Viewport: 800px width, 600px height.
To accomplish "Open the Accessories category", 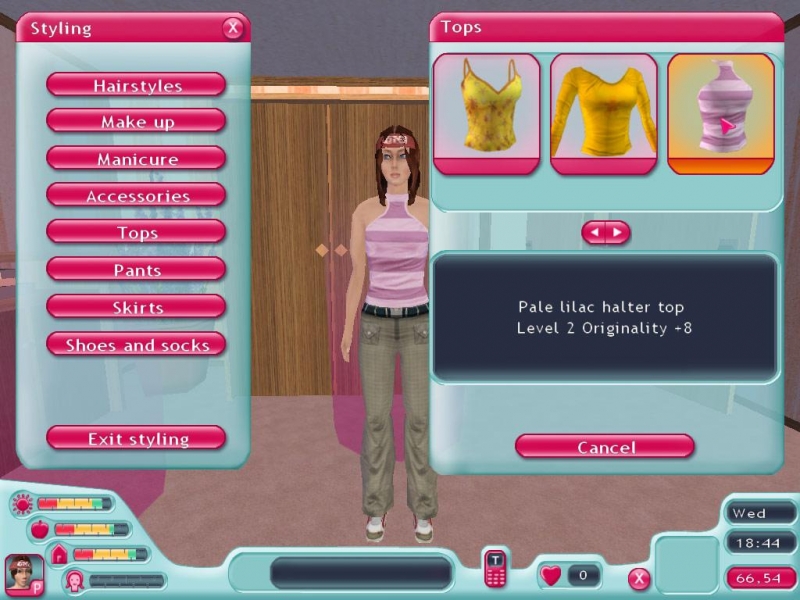I will (136, 196).
